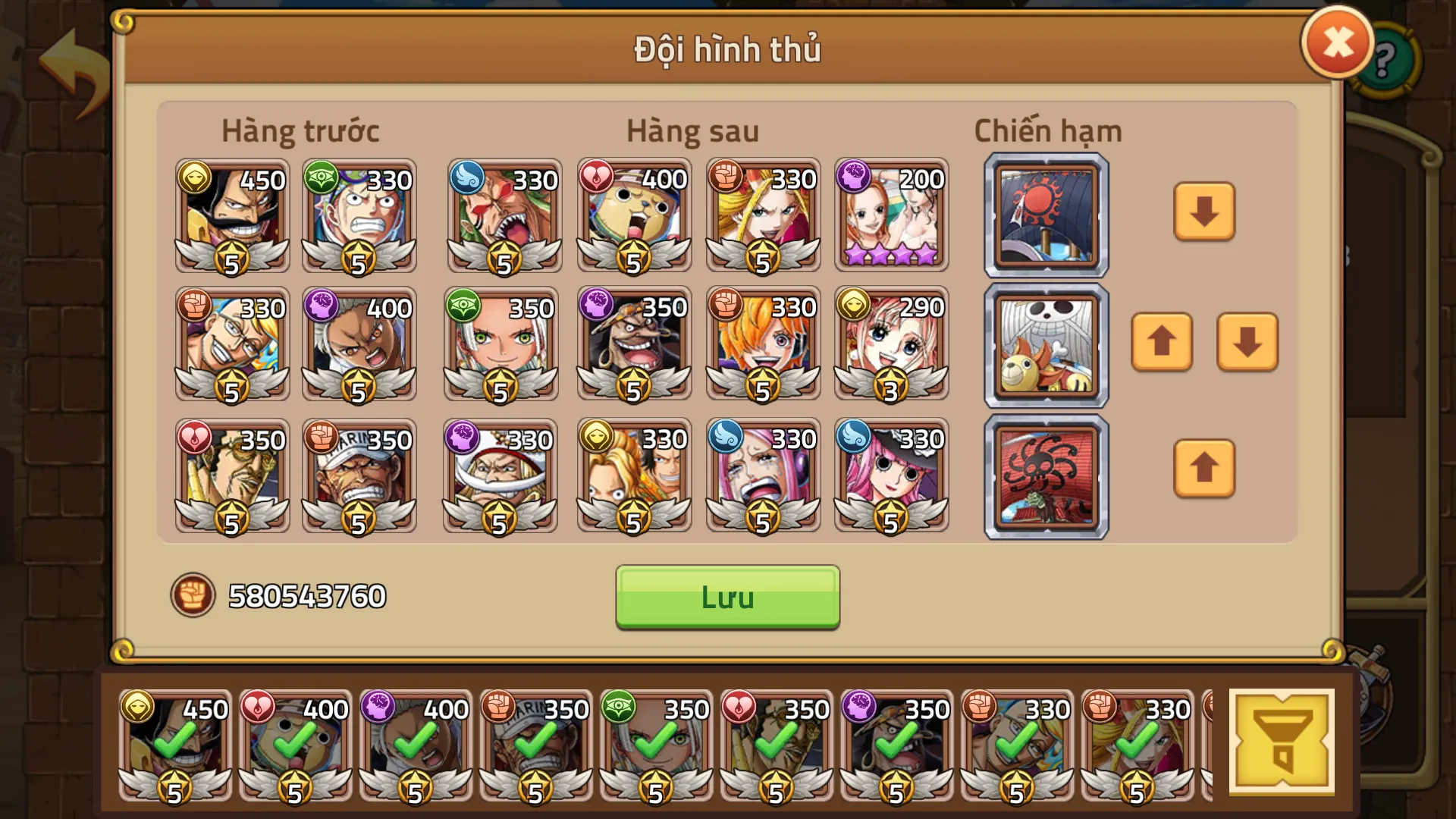Select the Thousand Sunny battleship slot

point(1044,345)
